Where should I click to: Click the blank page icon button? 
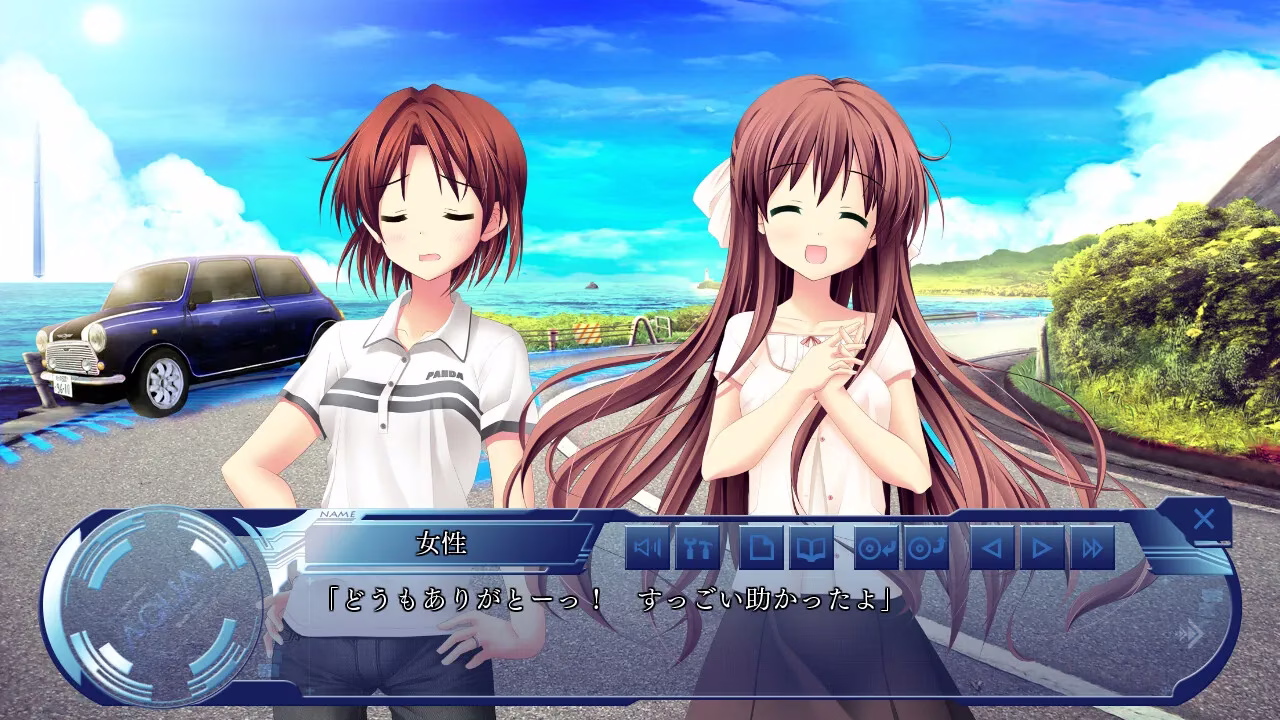[762, 548]
